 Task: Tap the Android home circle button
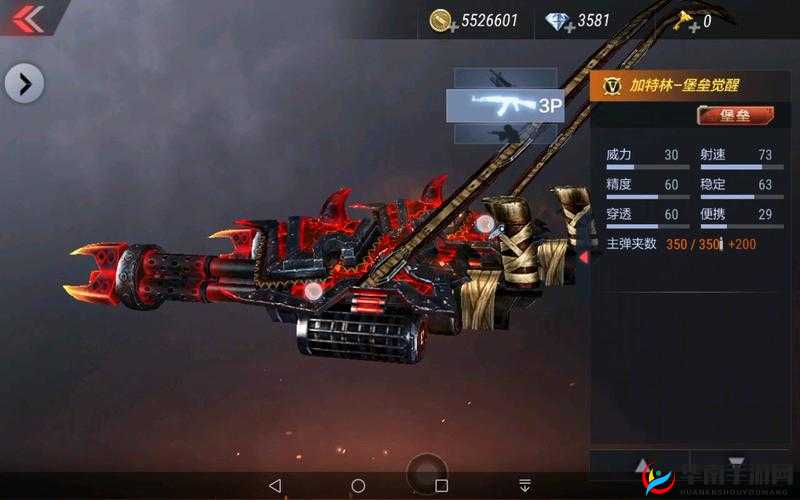point(358,485)
